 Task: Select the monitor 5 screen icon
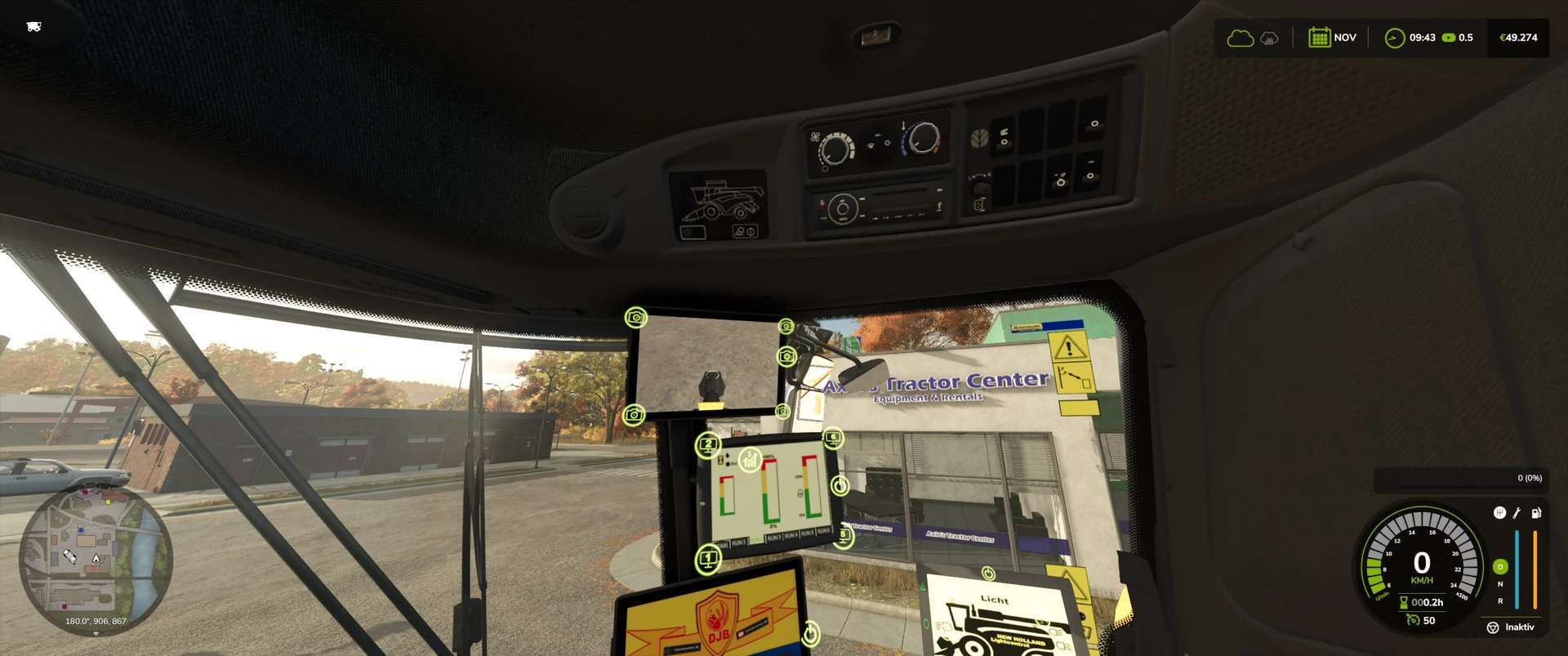point(843,535)
